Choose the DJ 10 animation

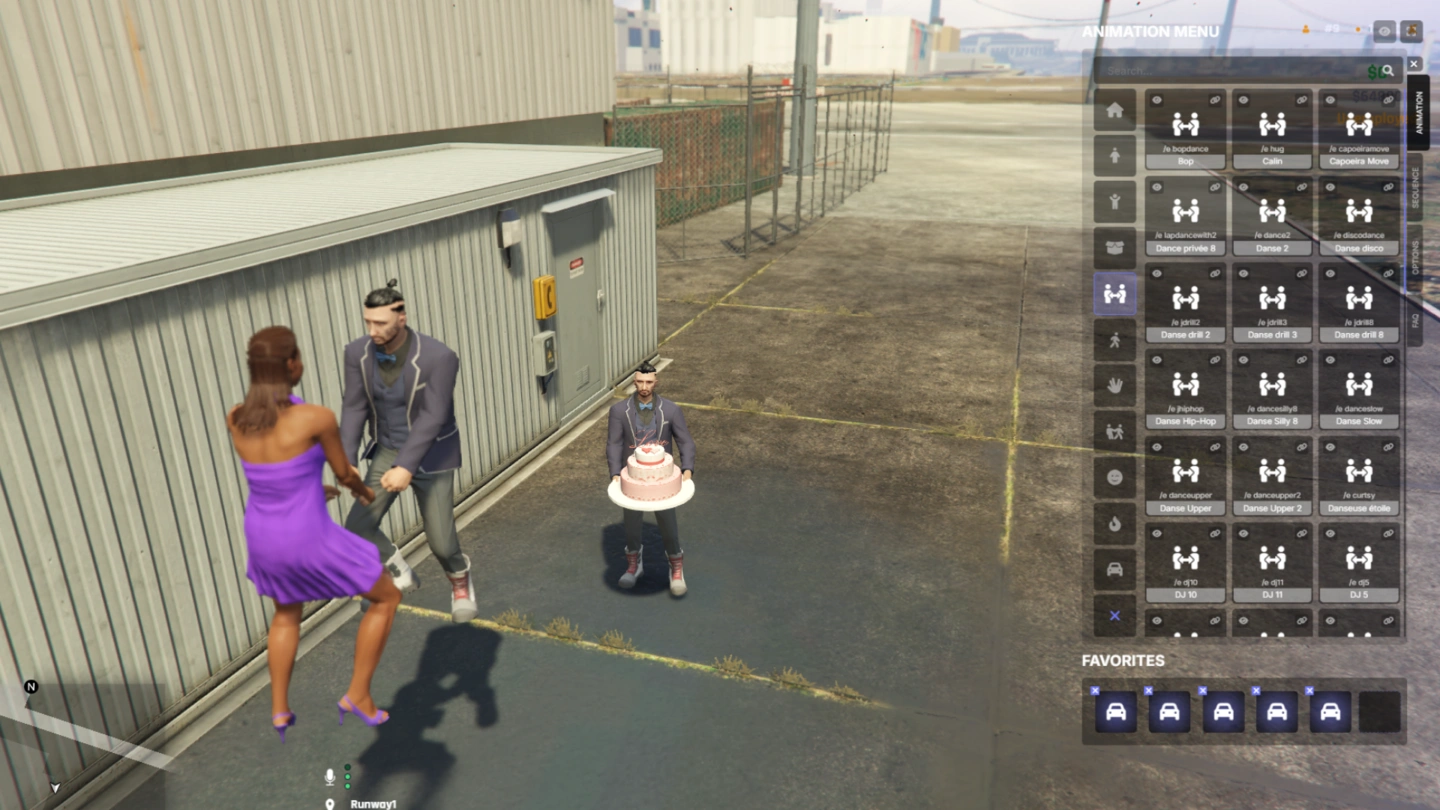[1185, 563]
